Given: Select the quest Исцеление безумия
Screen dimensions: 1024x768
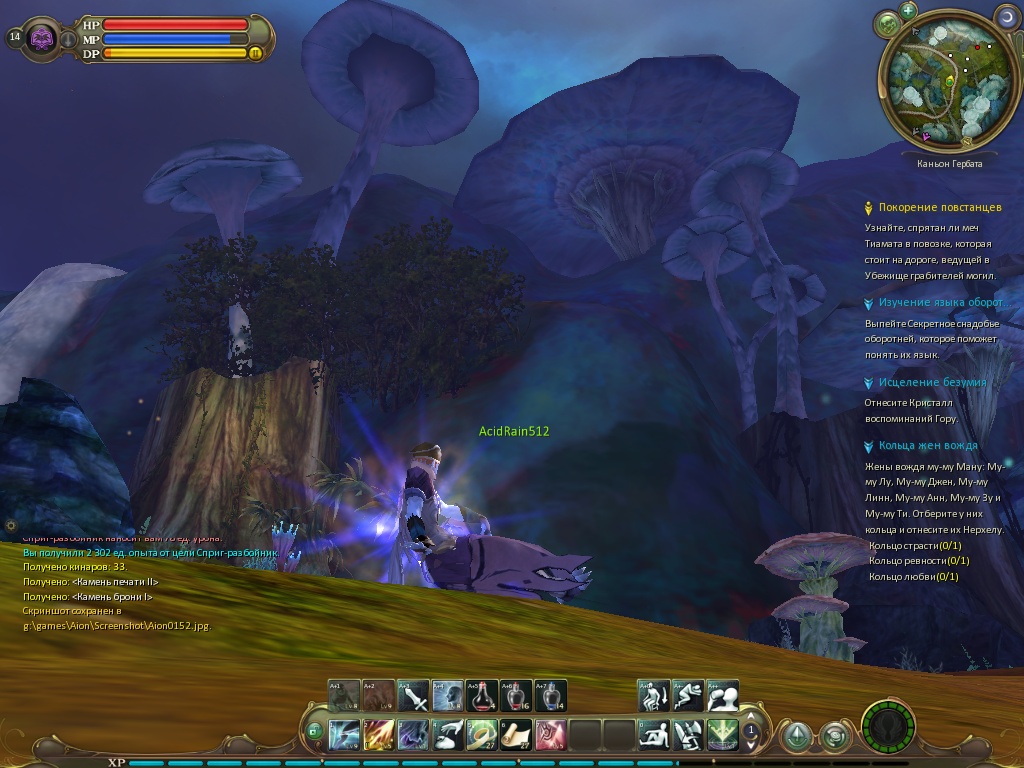Looking at the screenshot, I should [x=932, y=382].
